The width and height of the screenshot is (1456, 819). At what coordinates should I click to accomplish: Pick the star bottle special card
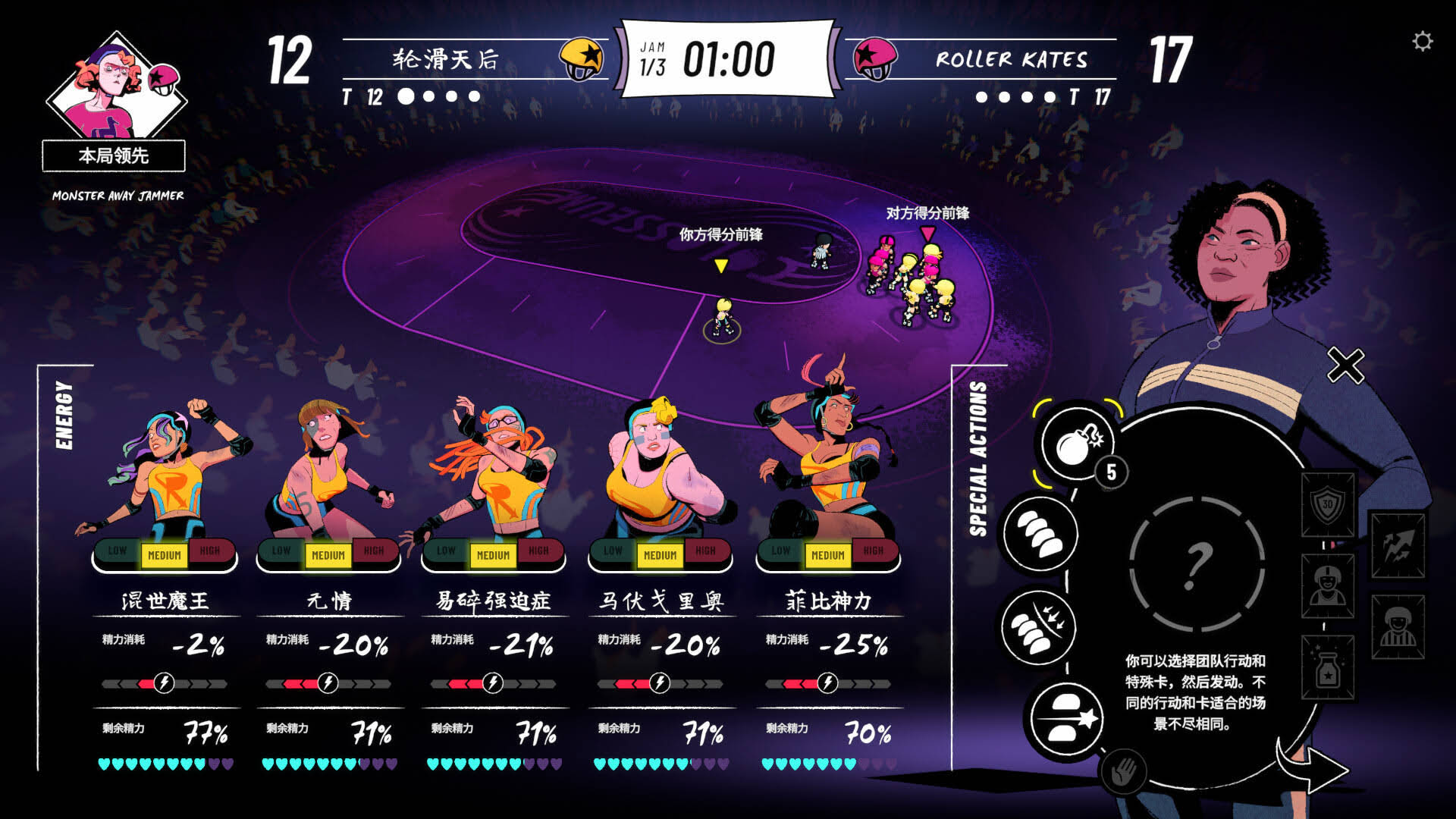click(x=1327, y=668)
